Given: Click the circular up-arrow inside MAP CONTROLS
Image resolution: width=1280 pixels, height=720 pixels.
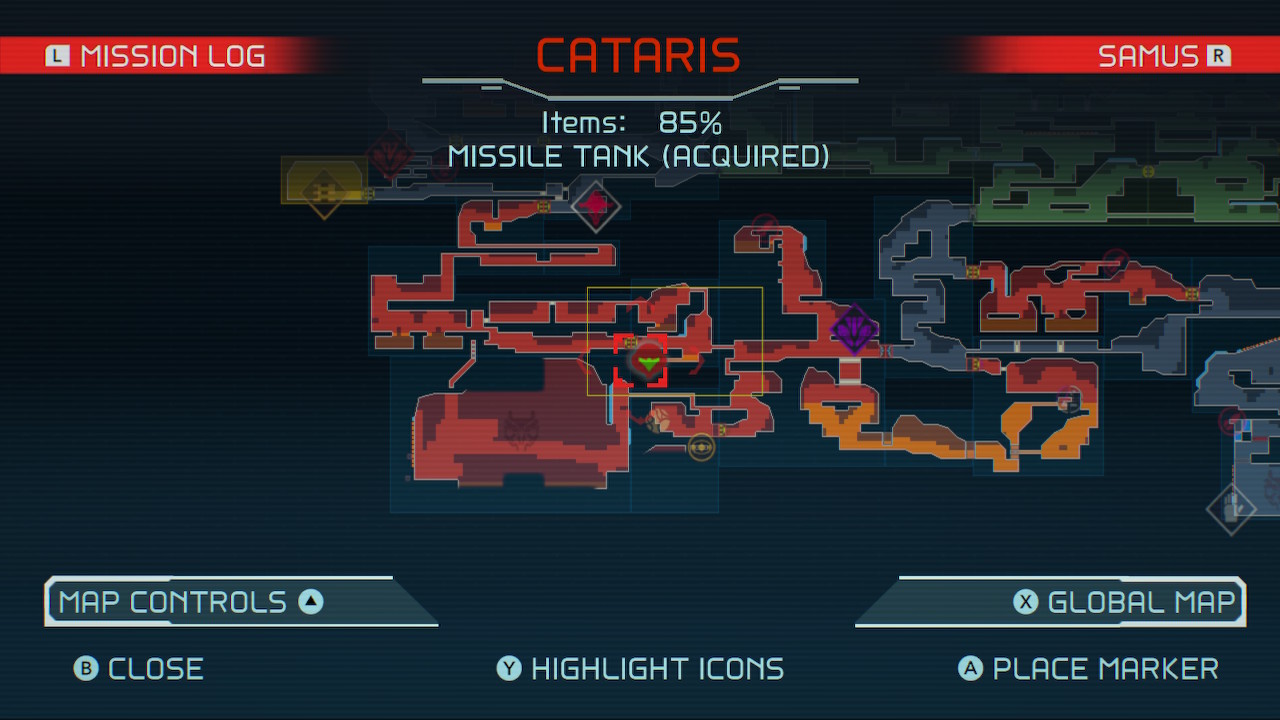Looking at the screenshot, I should 311,602.
